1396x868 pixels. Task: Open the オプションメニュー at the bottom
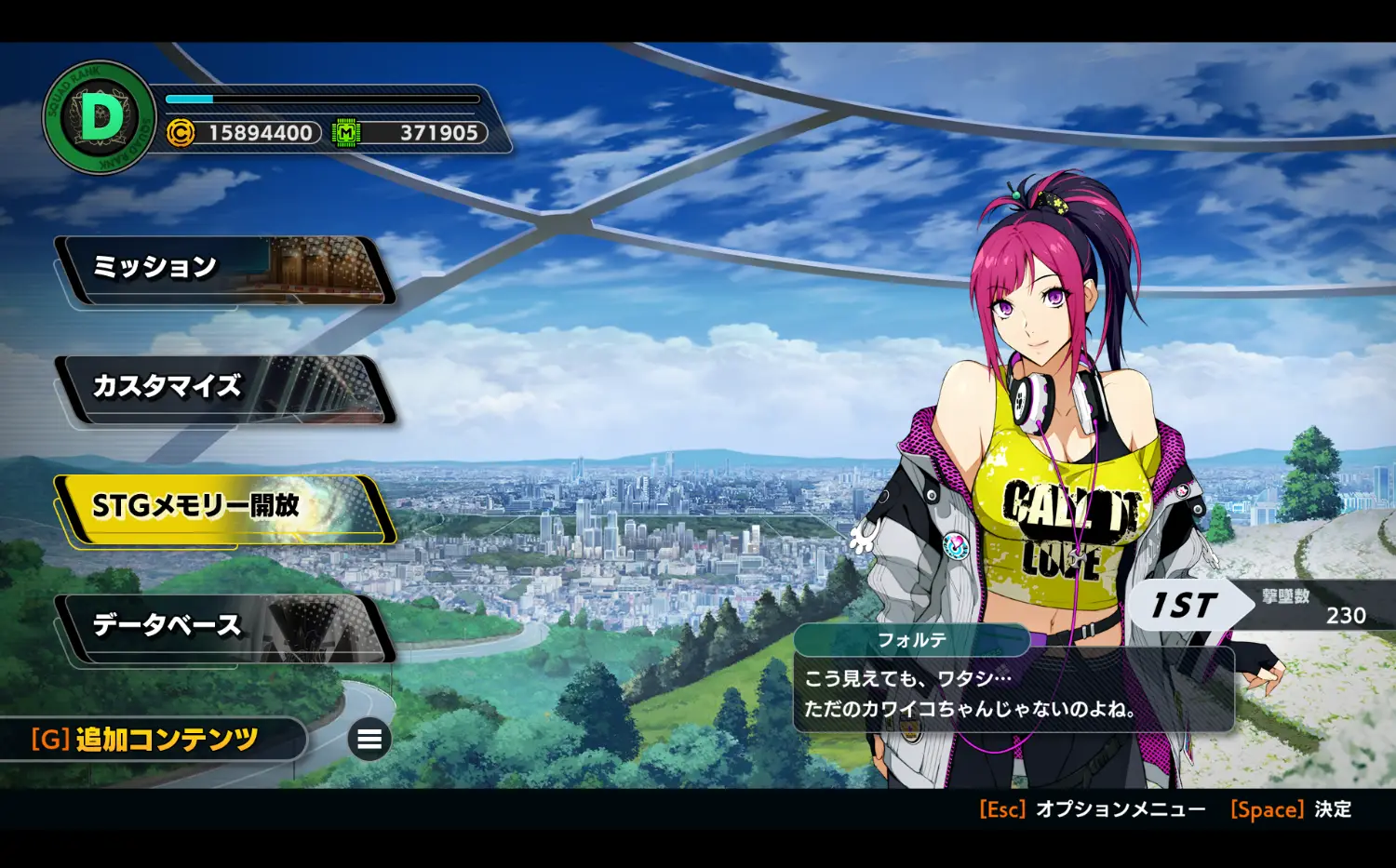pos(1093,809)
